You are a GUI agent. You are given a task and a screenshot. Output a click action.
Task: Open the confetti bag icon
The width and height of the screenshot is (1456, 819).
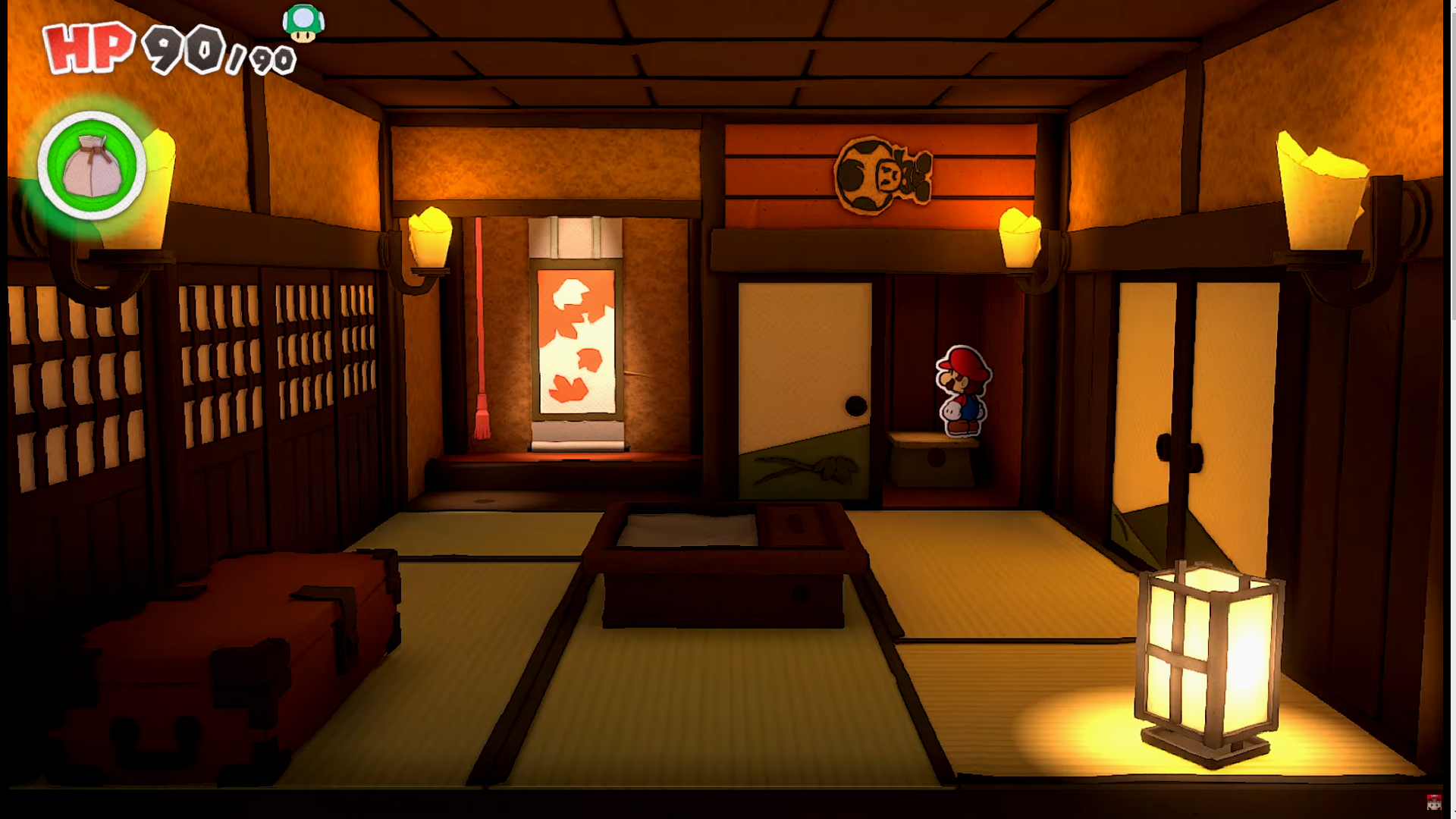point(92,165)
